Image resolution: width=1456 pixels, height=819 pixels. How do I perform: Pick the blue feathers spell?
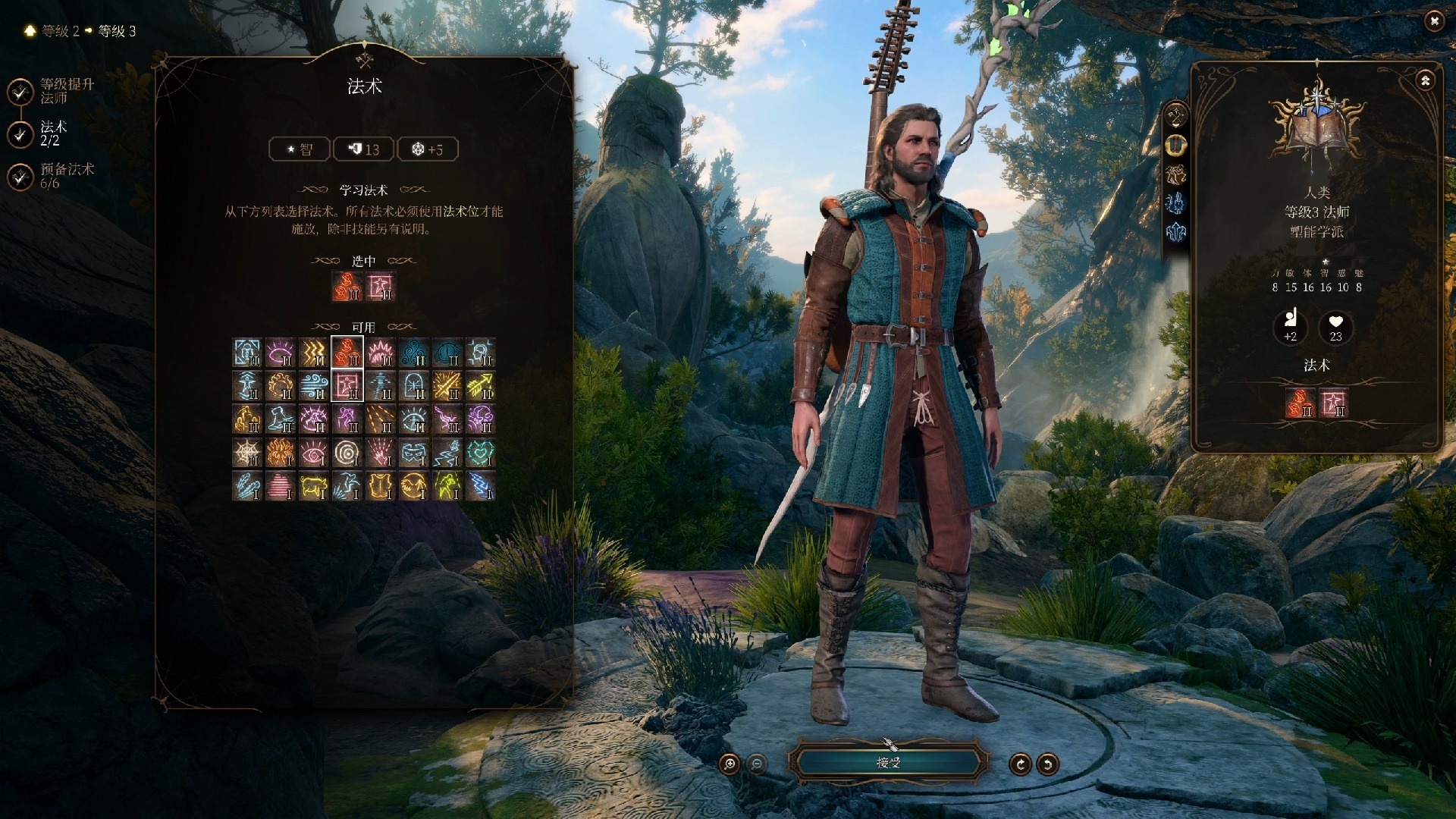[x=247, y=486]
